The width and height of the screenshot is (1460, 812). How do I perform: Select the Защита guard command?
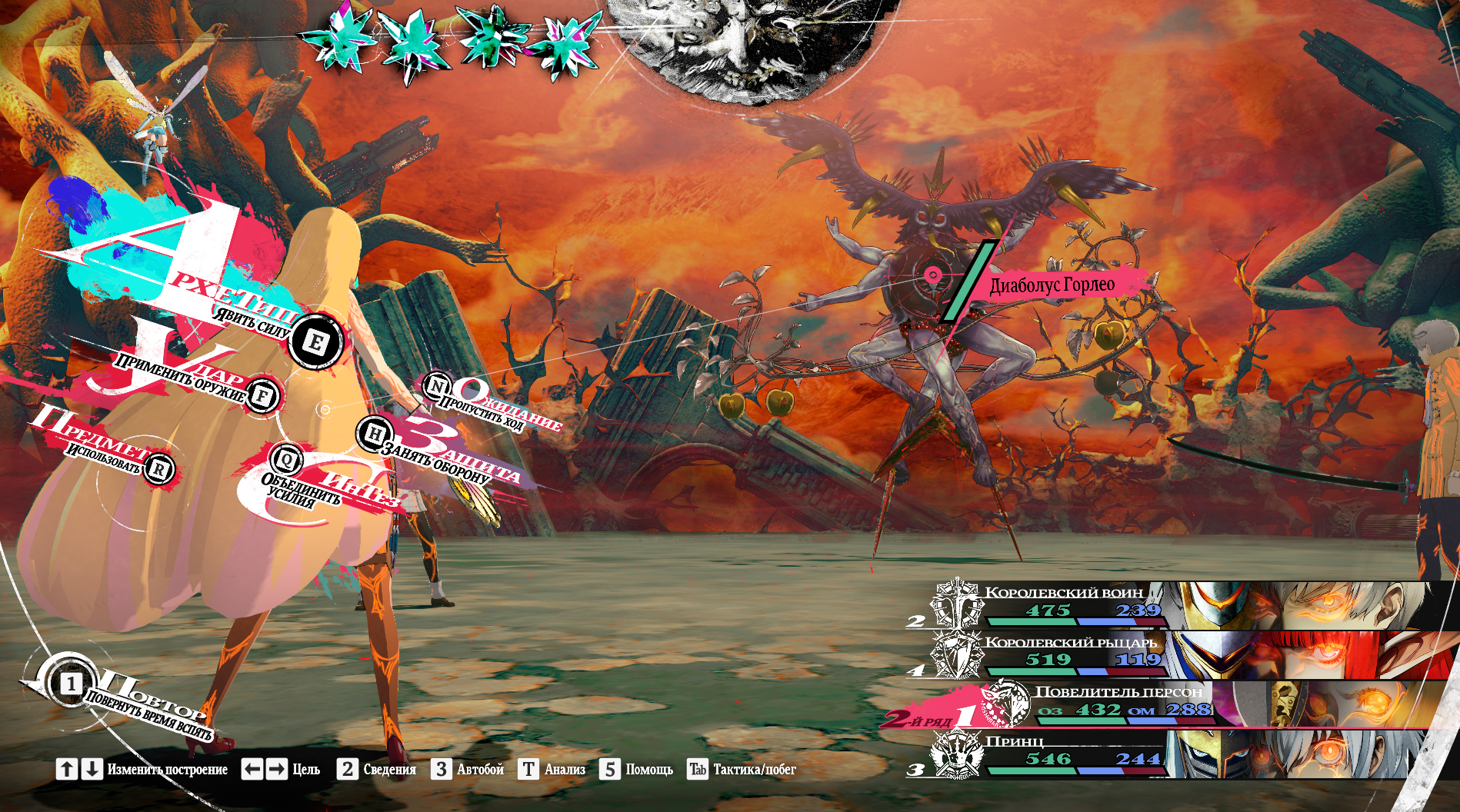[374, 434]
